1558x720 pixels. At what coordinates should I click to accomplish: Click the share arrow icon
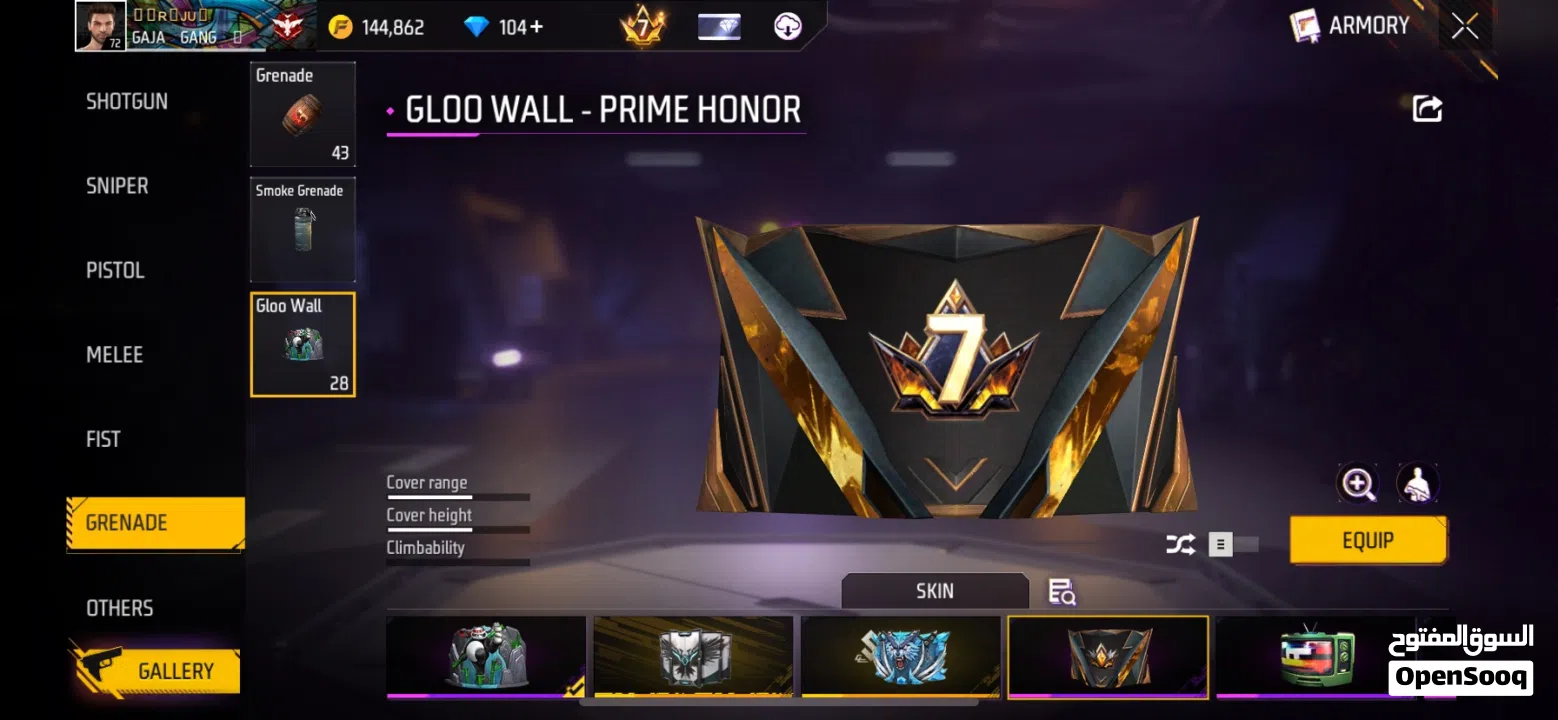[1427, 109]
